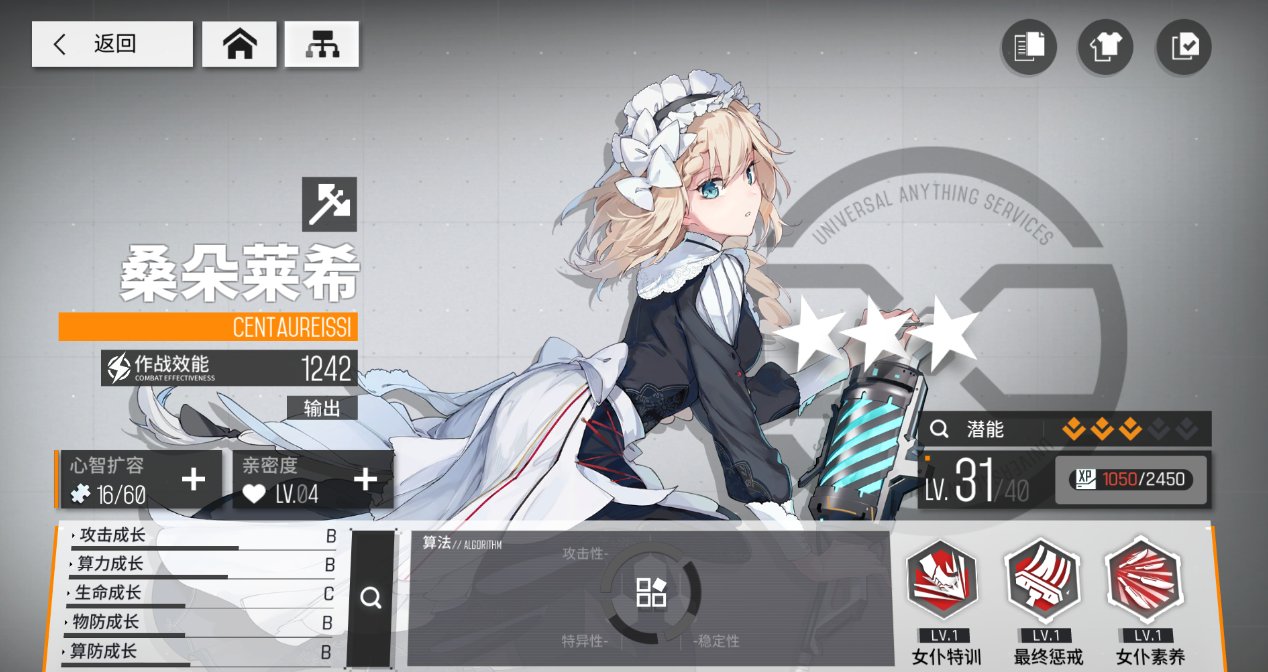Expand the 生命成长 stat row

click(200, 594)
